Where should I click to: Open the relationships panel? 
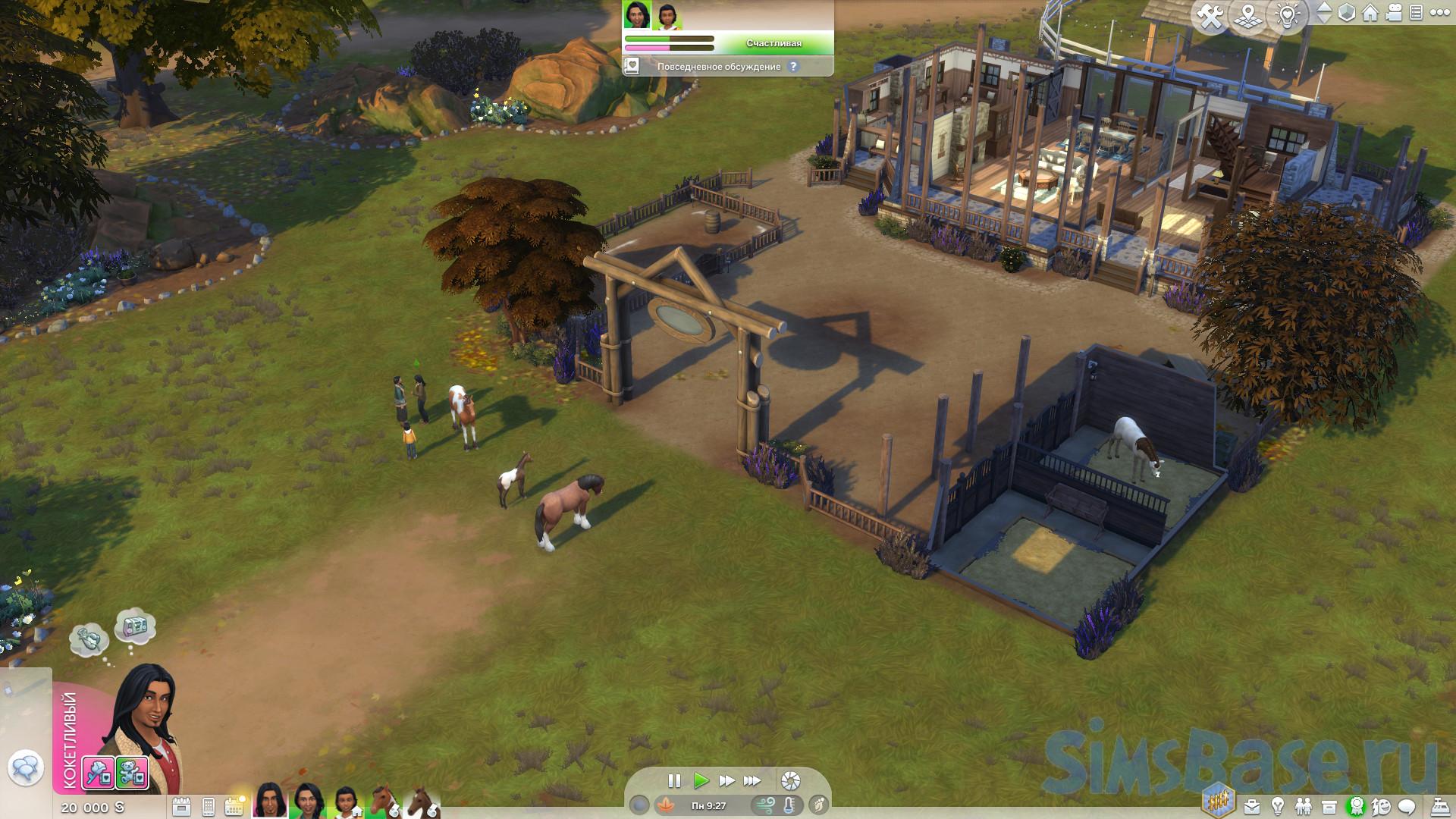click(1303, 805)
